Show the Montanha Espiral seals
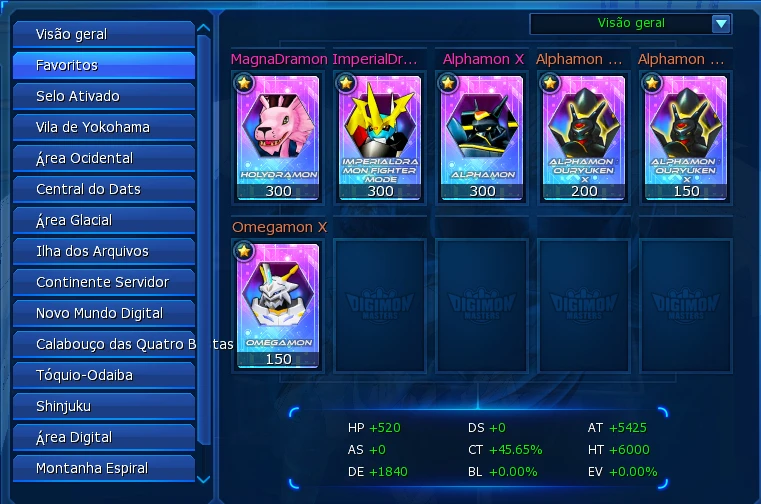Image resolution: width=761 pixels, height=504 pixels. point(103,468)
